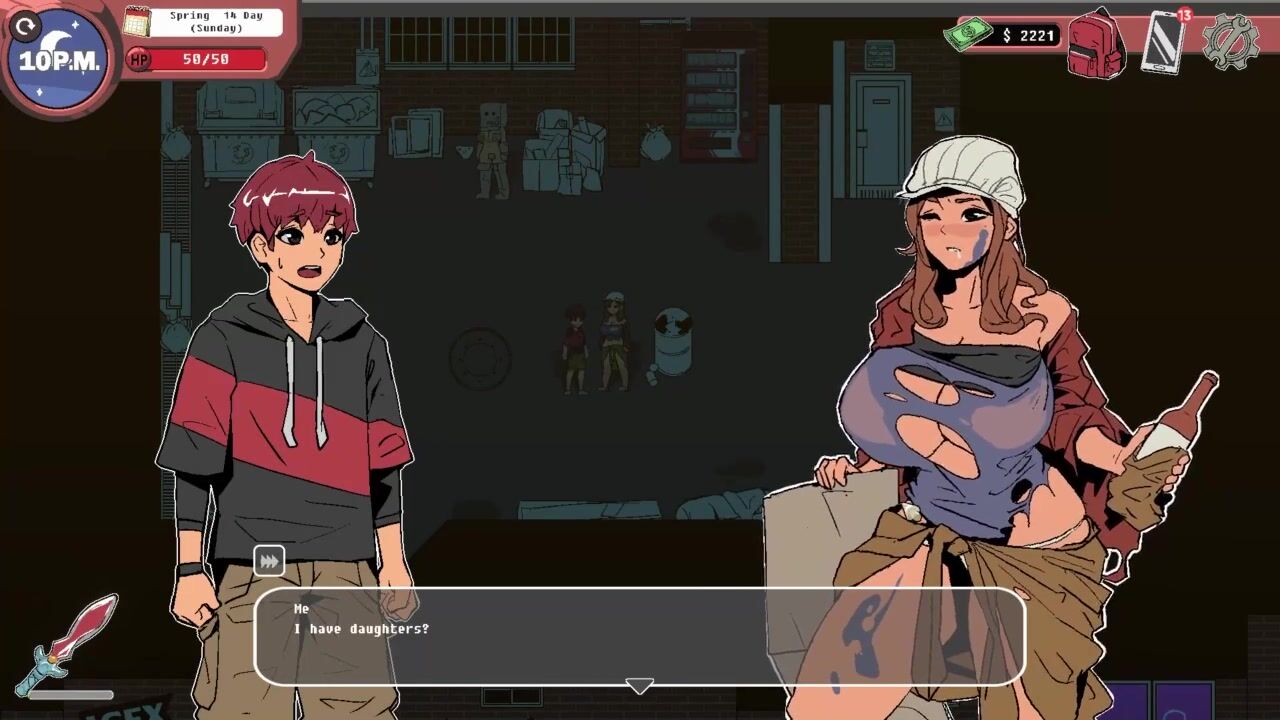Check the smartphone with 13 notifications

click(1164, 42)
